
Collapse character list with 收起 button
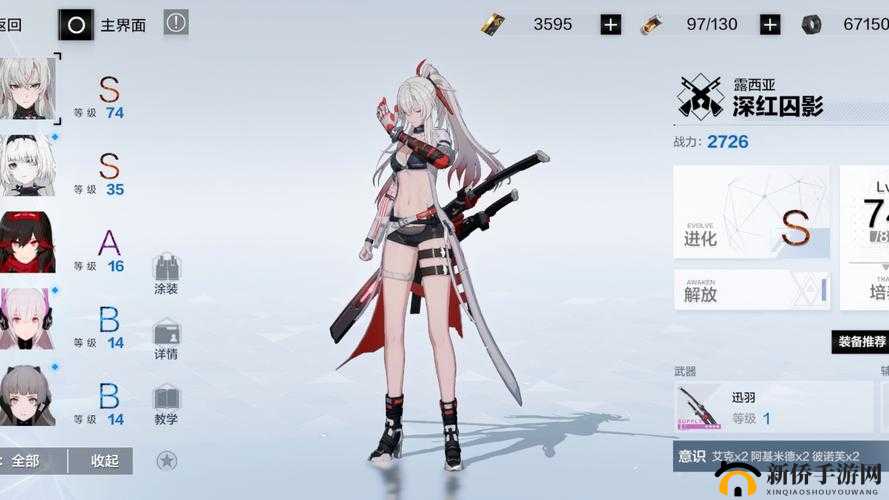point(105,461)
